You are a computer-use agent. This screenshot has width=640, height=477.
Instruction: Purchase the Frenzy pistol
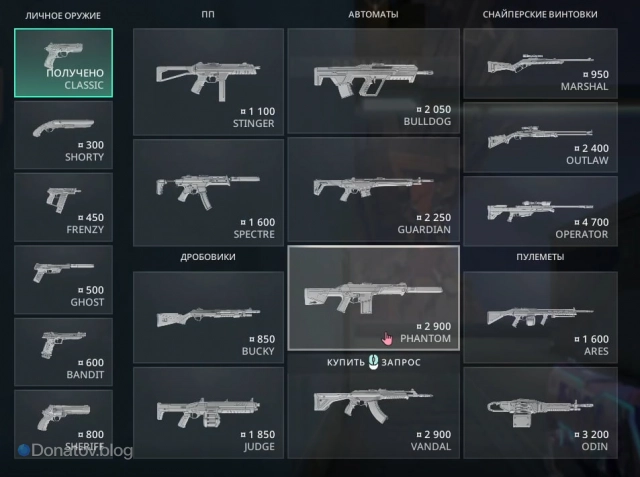pos(64,207)
